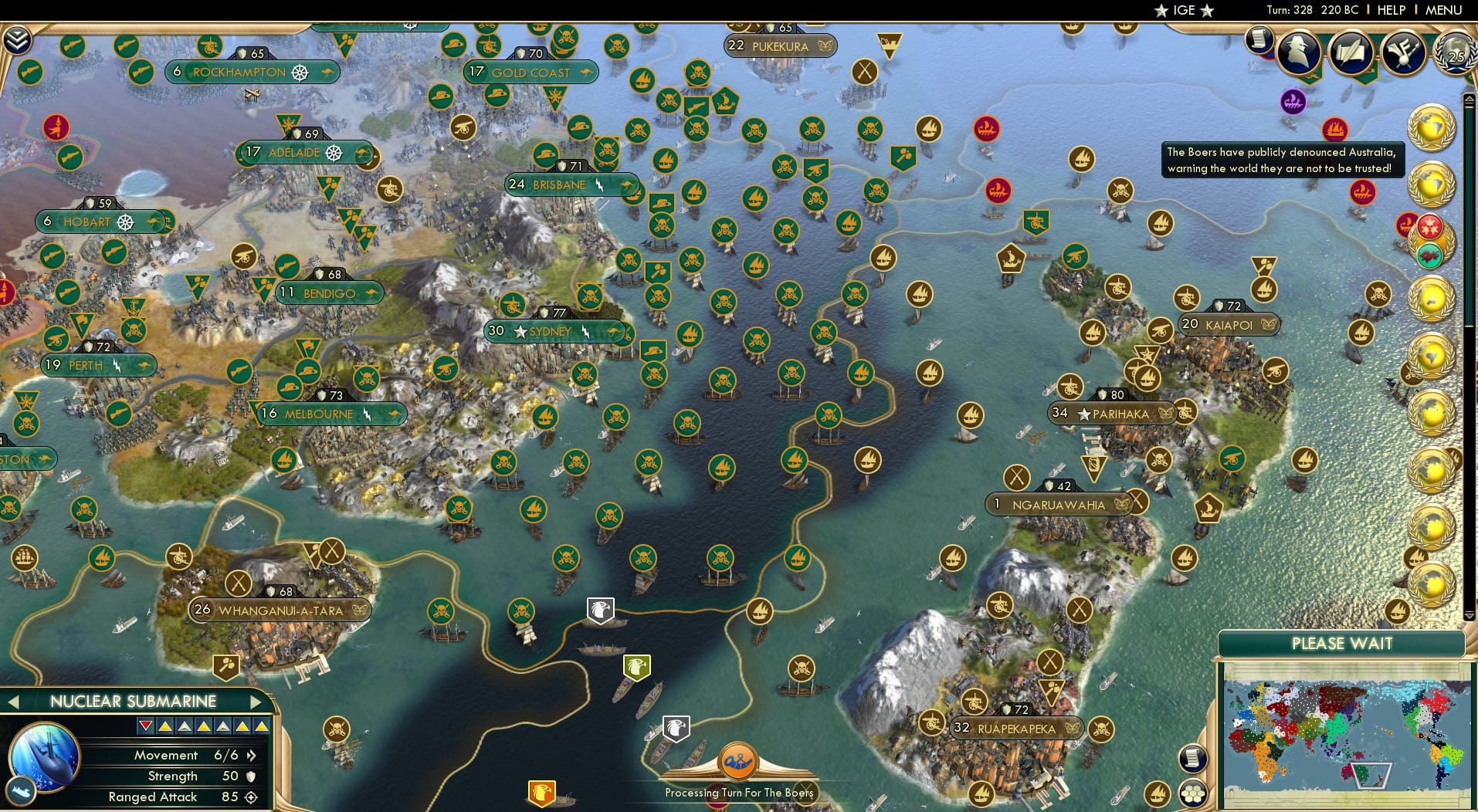Click HELP in the top bar

coord(1391,10)
